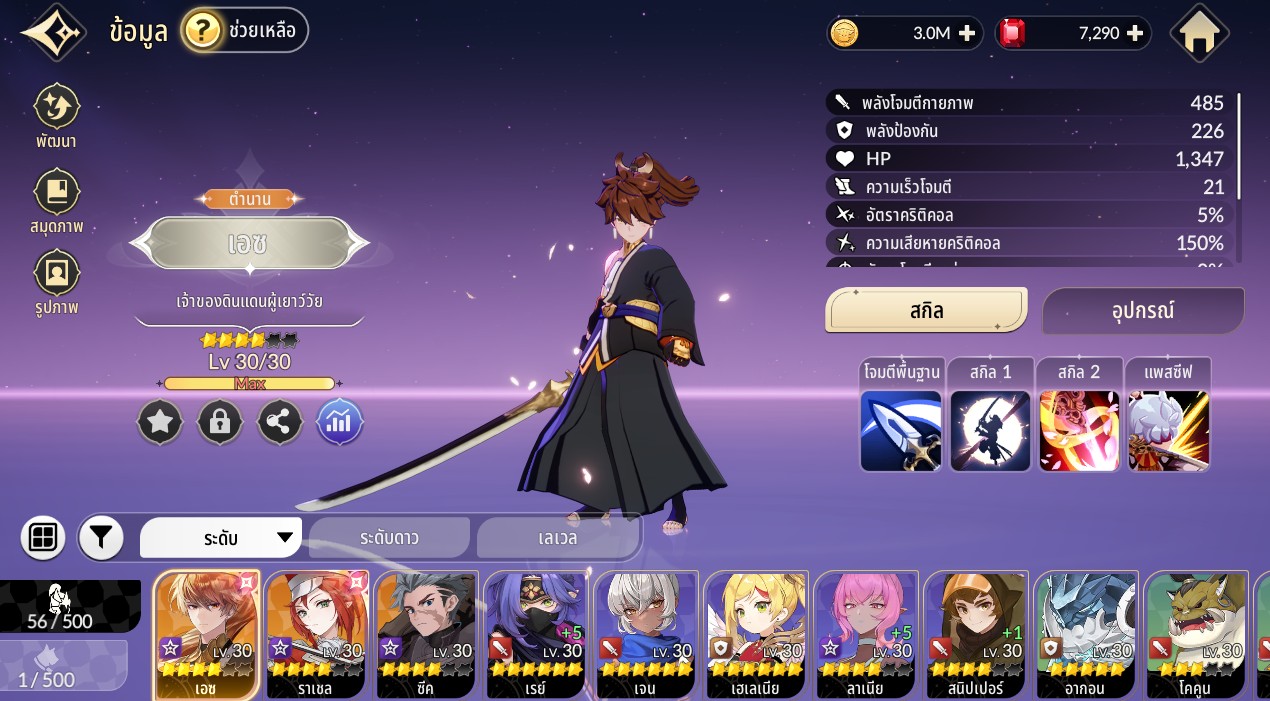Screen dimensions: 1270x701
Task: Toggle the padlock lock button
Action: pyautogui.click(x=220, y=422)
